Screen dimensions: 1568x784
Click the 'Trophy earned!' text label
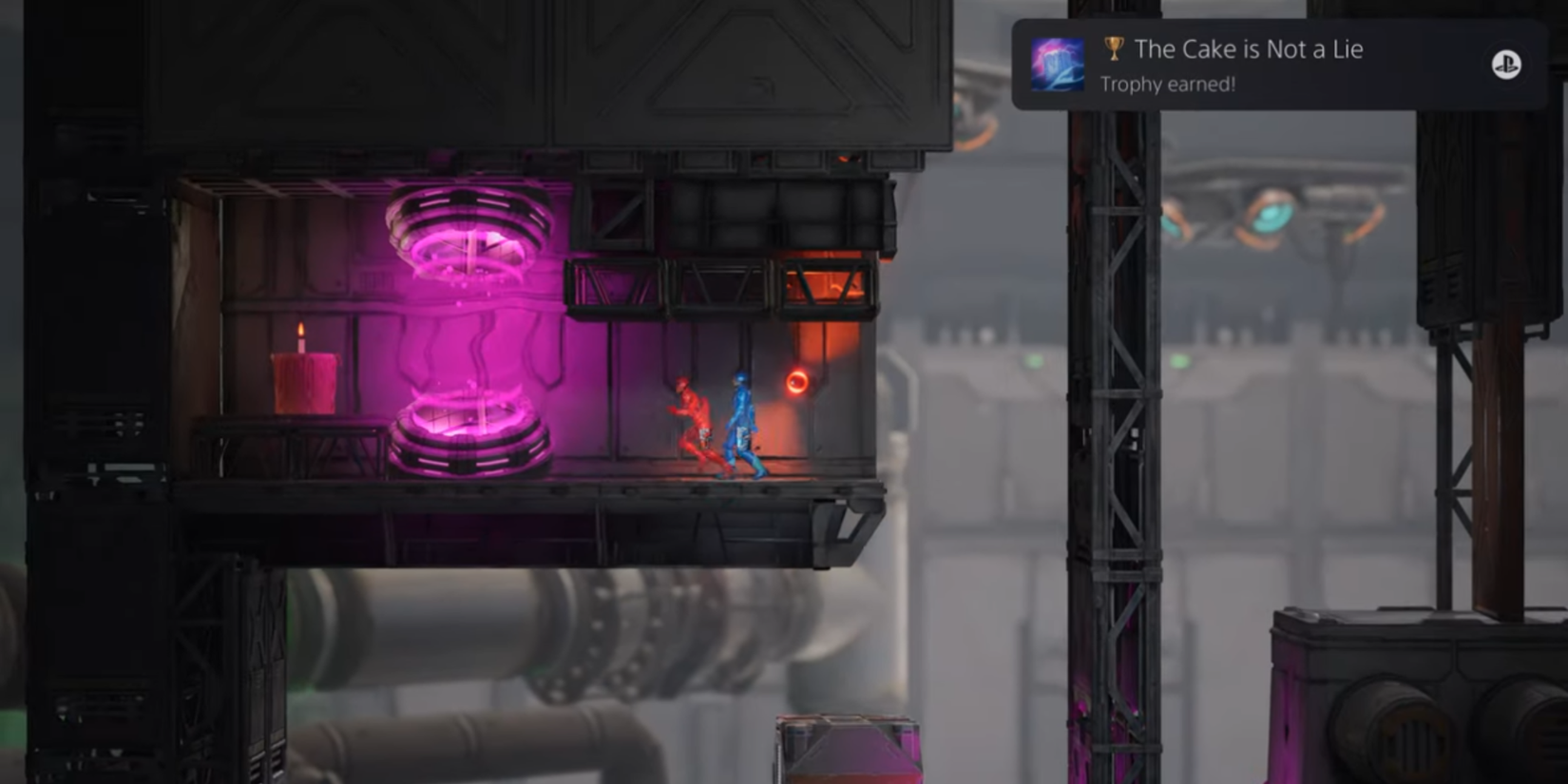tap(1167, 86)
